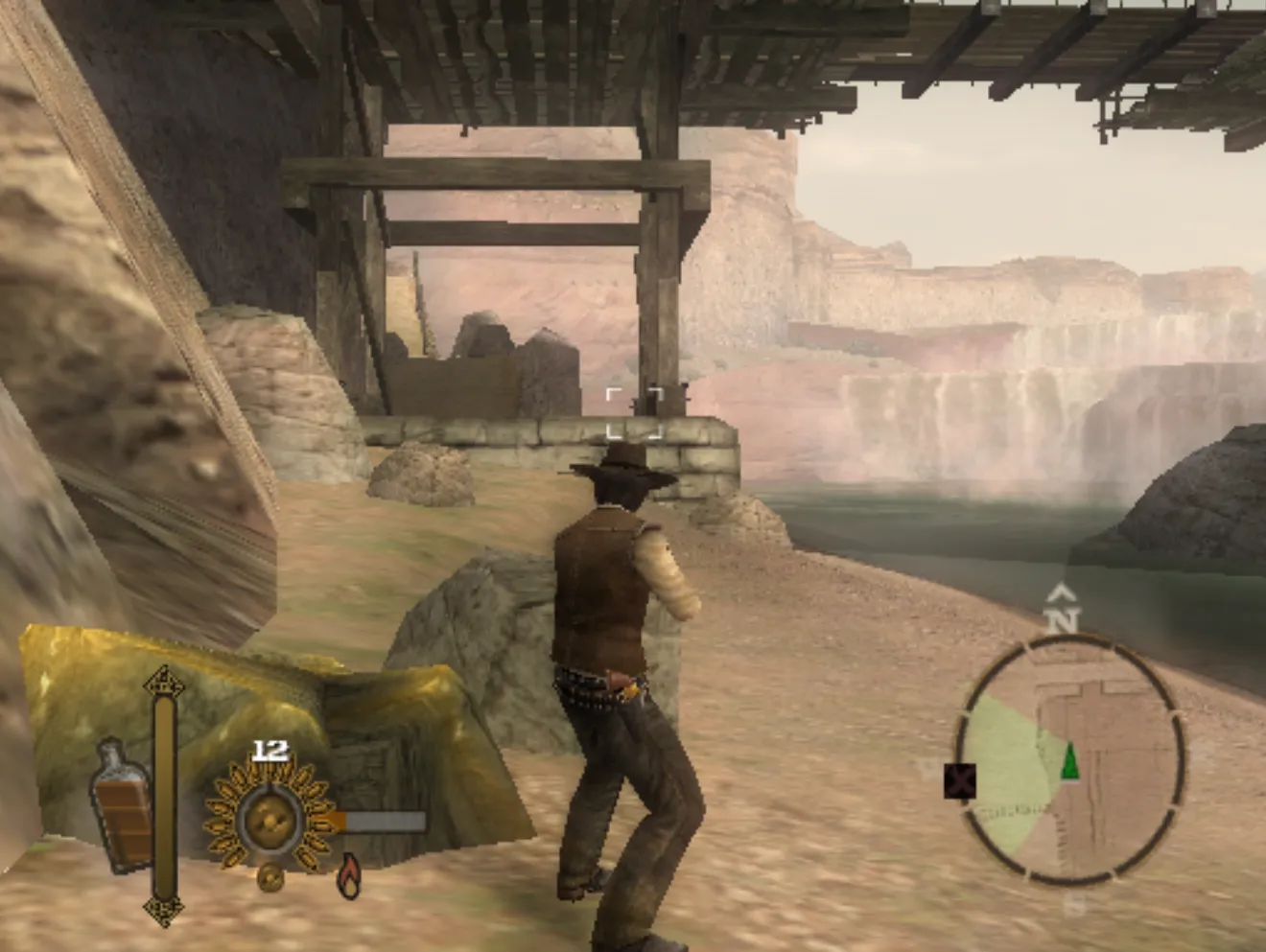Click the green player arrow on the minimap
Image resolution: width=1266 pixels, height=952 pixels.
1069,760
